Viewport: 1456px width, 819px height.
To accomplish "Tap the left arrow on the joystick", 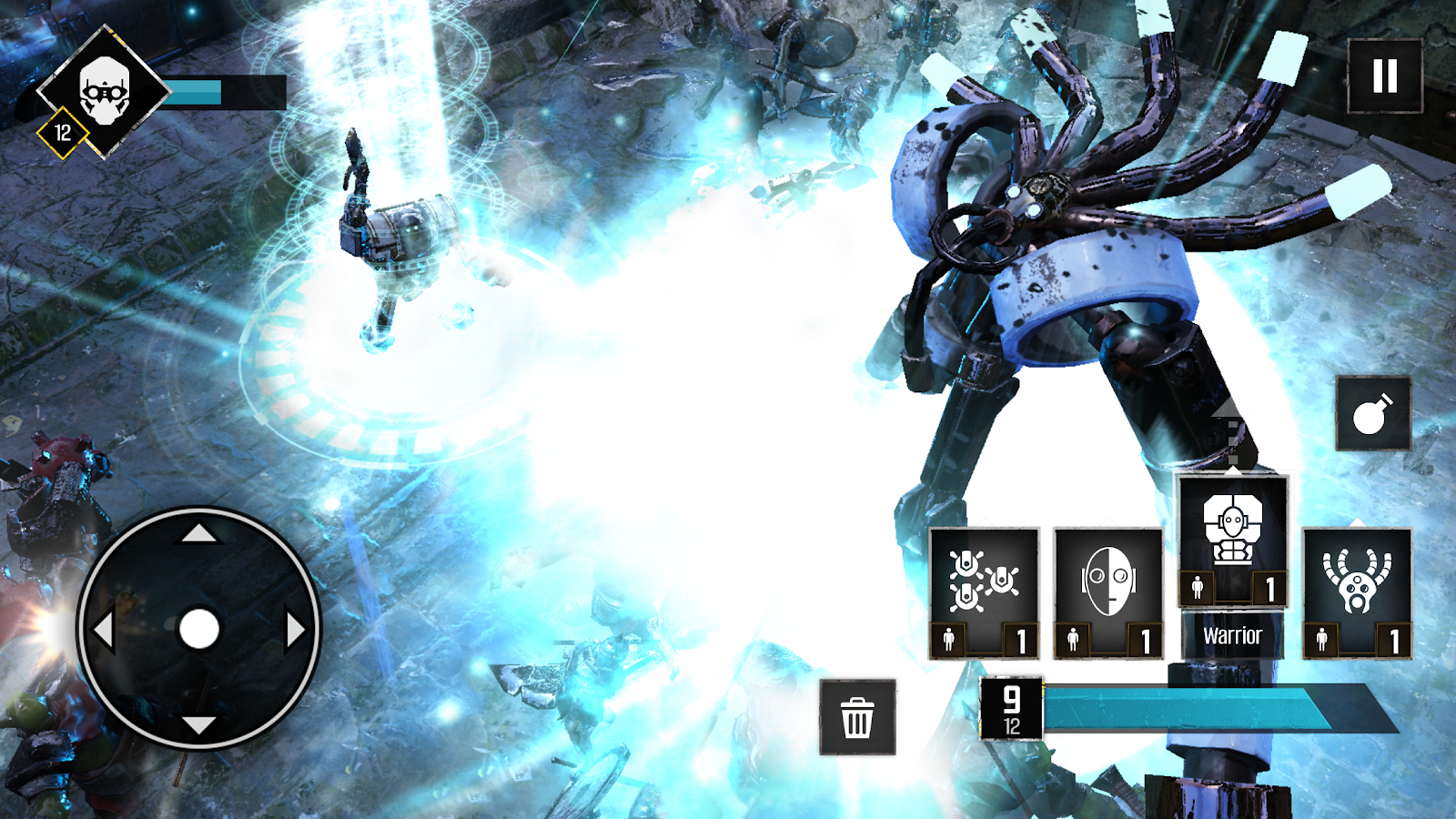I will (x=104, y=630).
